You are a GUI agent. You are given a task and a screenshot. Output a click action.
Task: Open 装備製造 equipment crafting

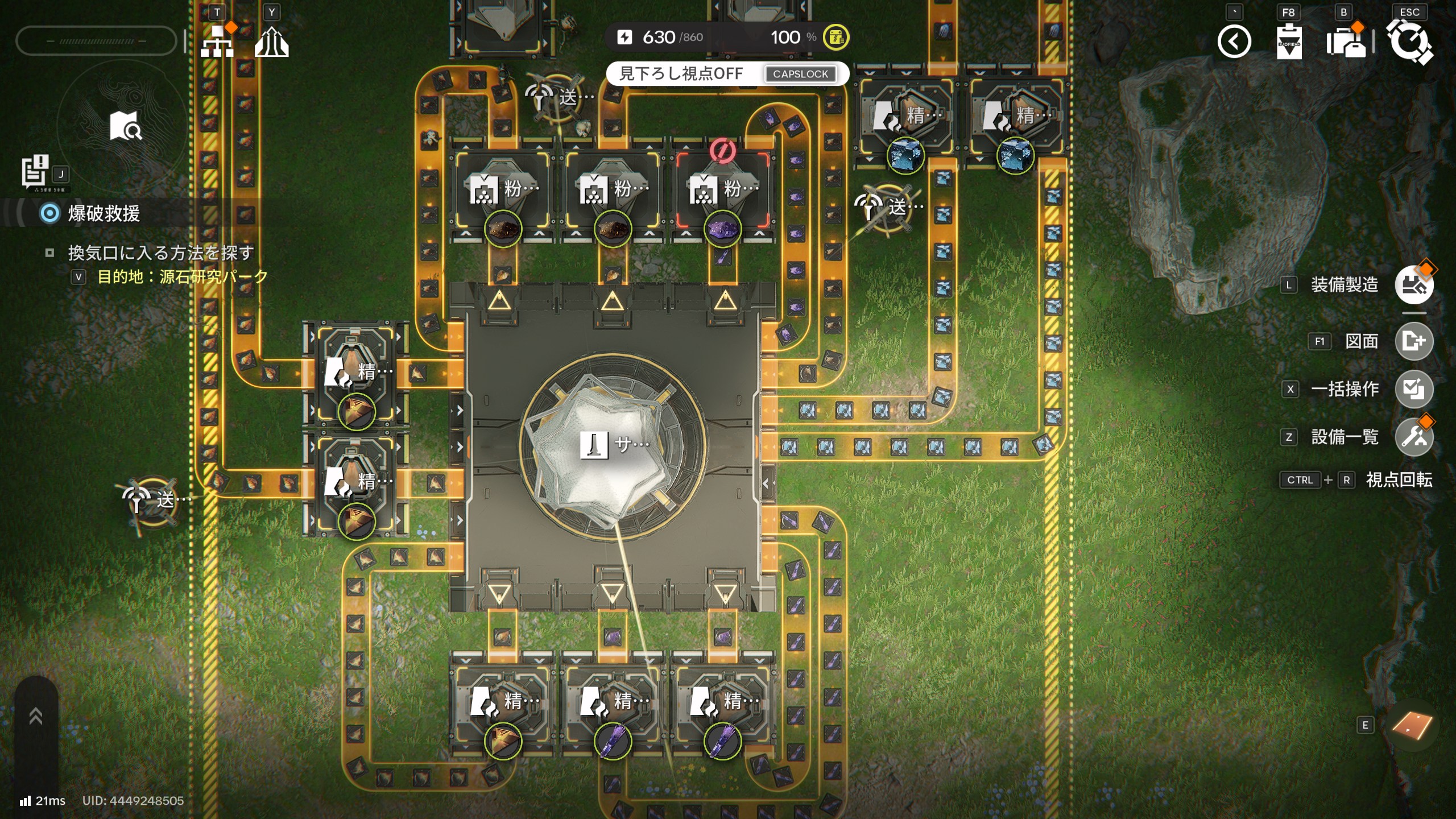(x=1413, y=284)
